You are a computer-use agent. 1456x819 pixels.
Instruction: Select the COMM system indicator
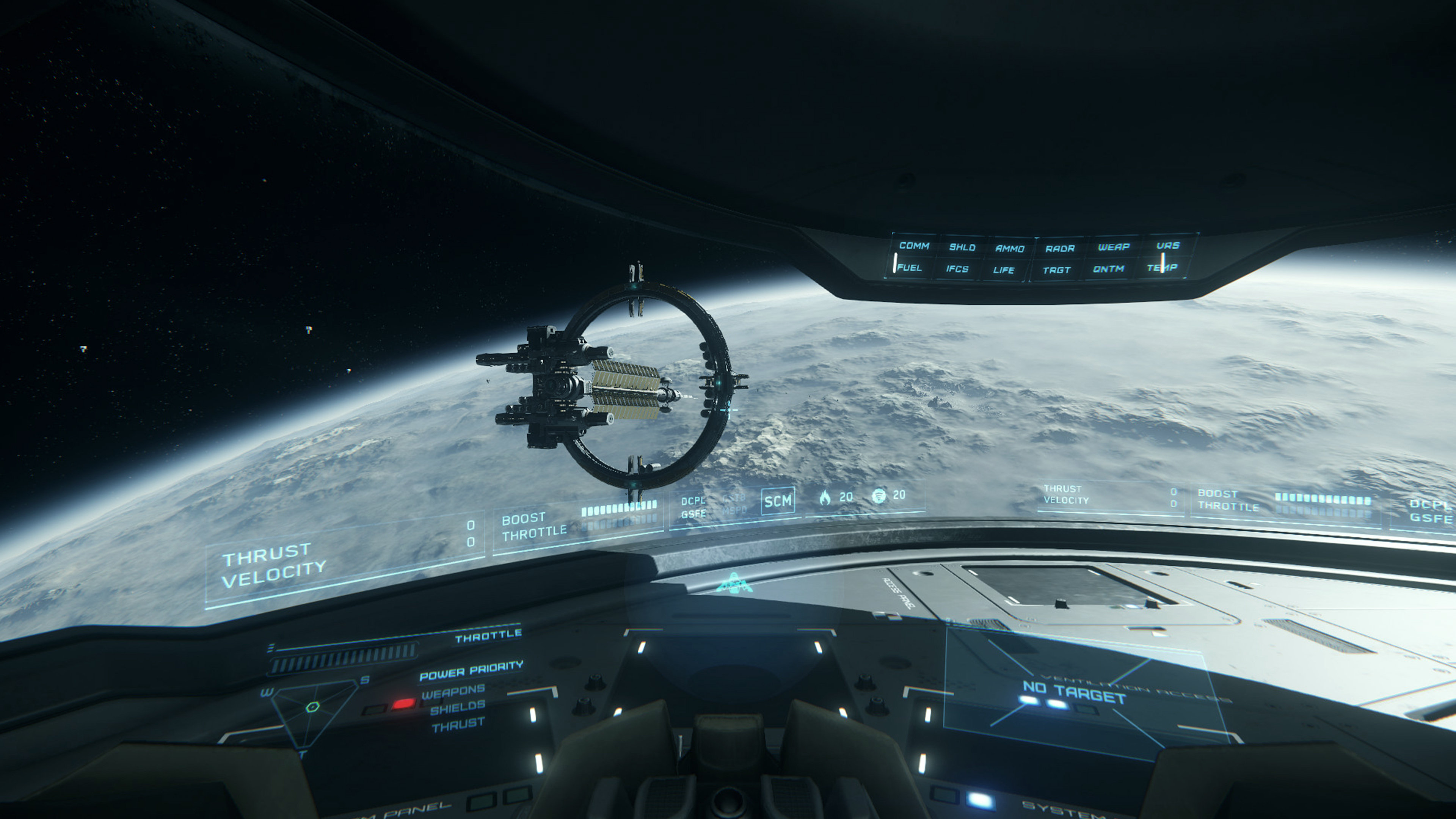tap(914, 246)
